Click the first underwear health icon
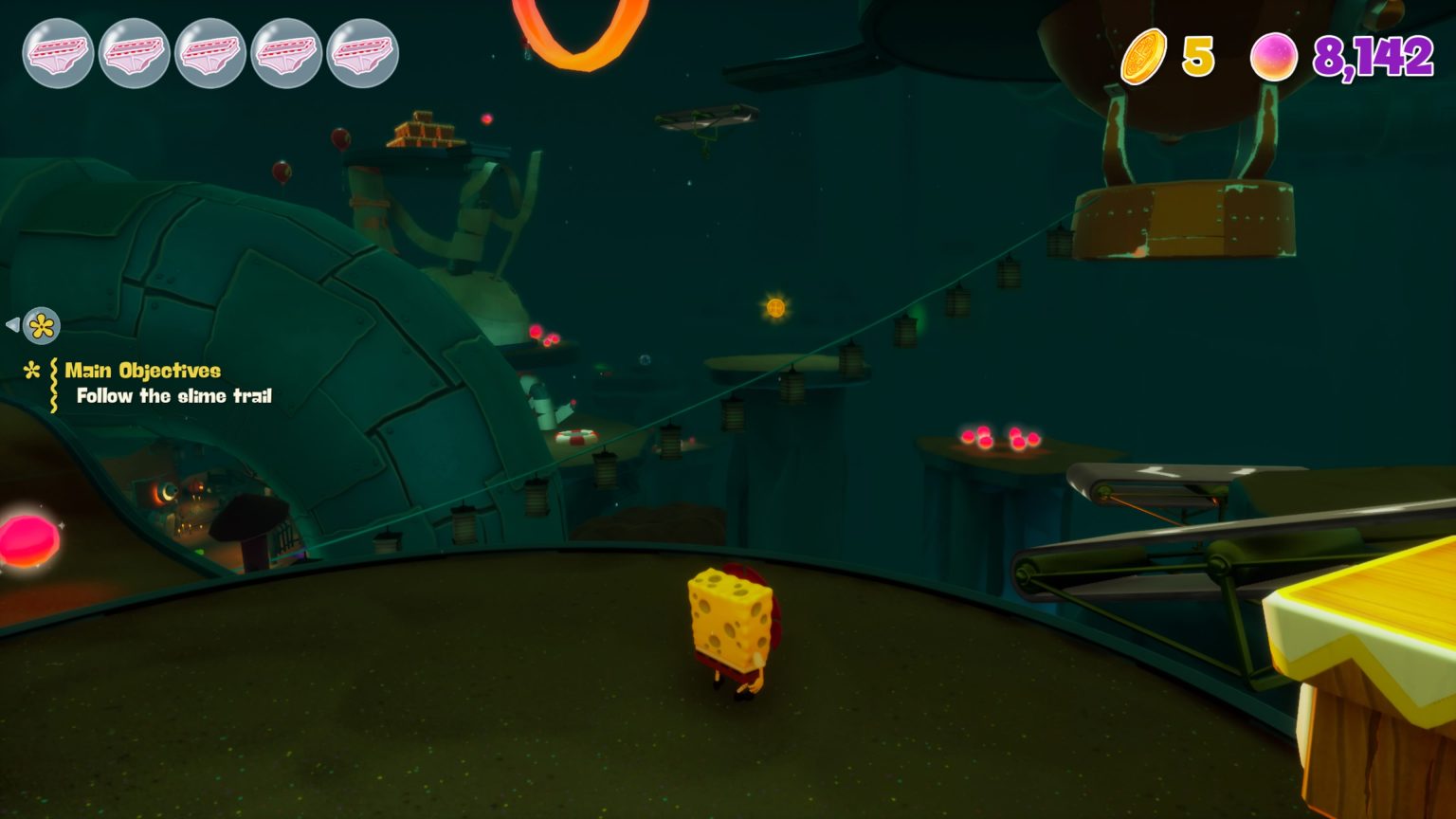The image size is (1456, 819). pyautogui.click(x=57, y=54)
